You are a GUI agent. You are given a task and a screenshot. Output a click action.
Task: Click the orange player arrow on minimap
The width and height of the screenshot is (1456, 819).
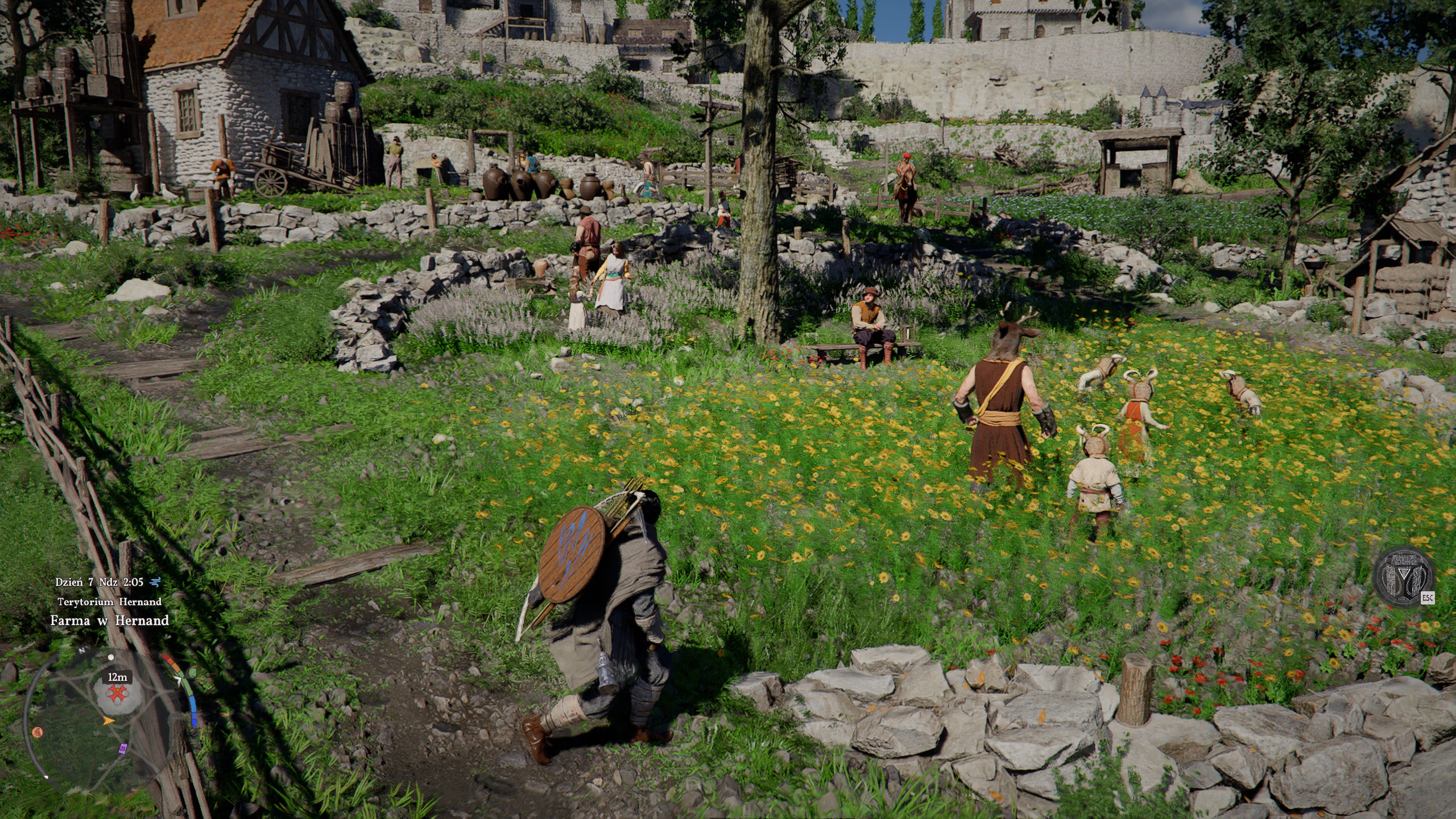coord(107,721)
